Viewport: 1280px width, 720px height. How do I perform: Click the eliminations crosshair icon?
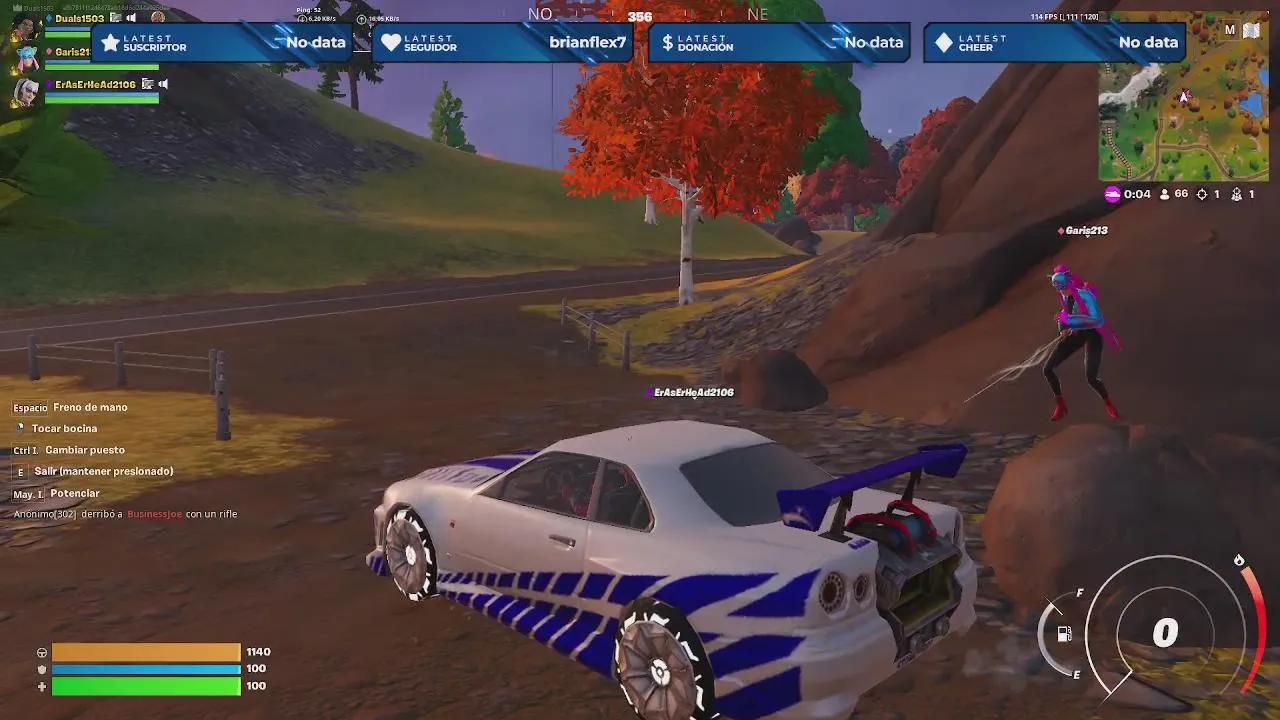click(1203, 194)
